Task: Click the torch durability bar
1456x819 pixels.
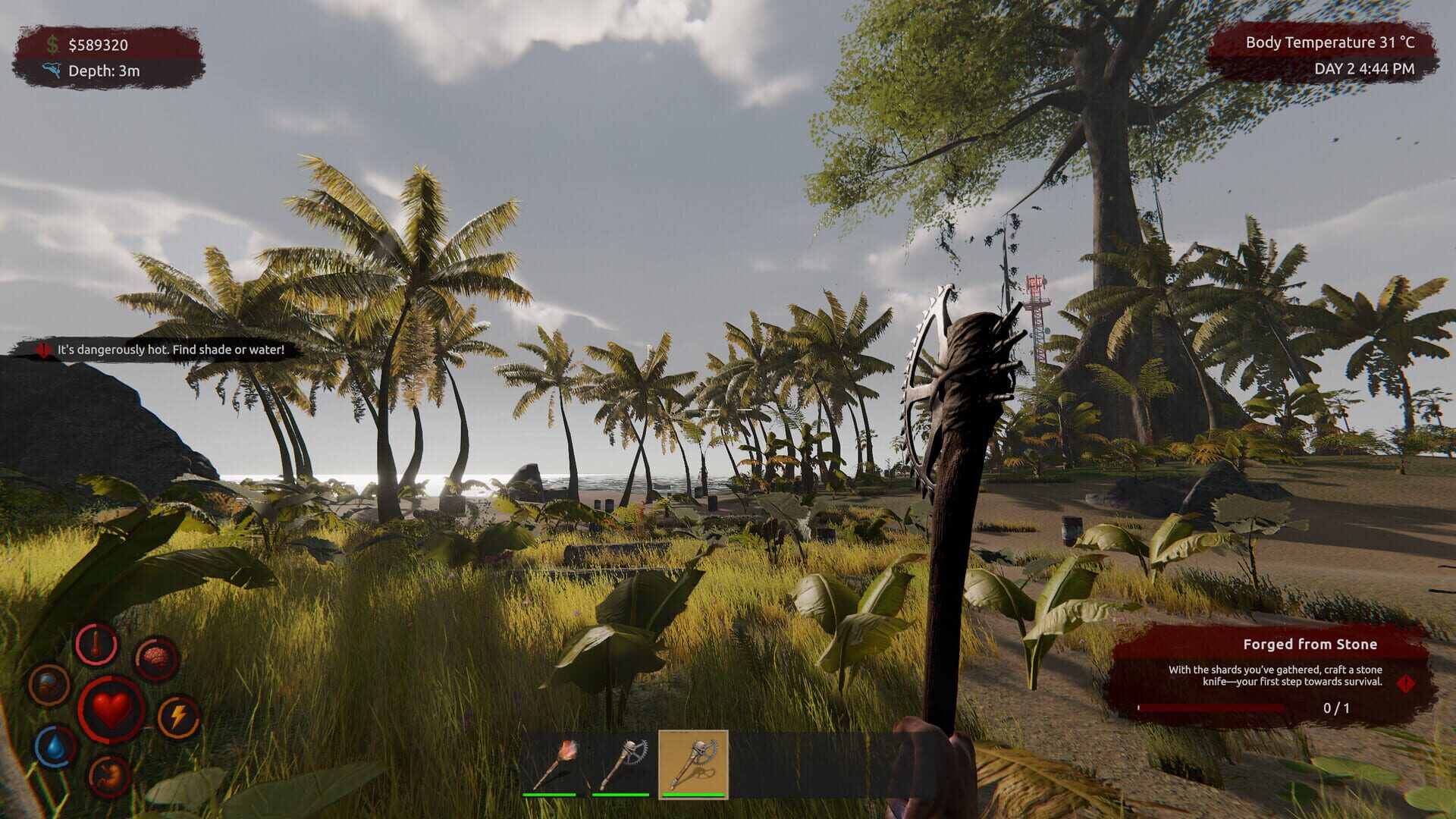Action: 549,795
